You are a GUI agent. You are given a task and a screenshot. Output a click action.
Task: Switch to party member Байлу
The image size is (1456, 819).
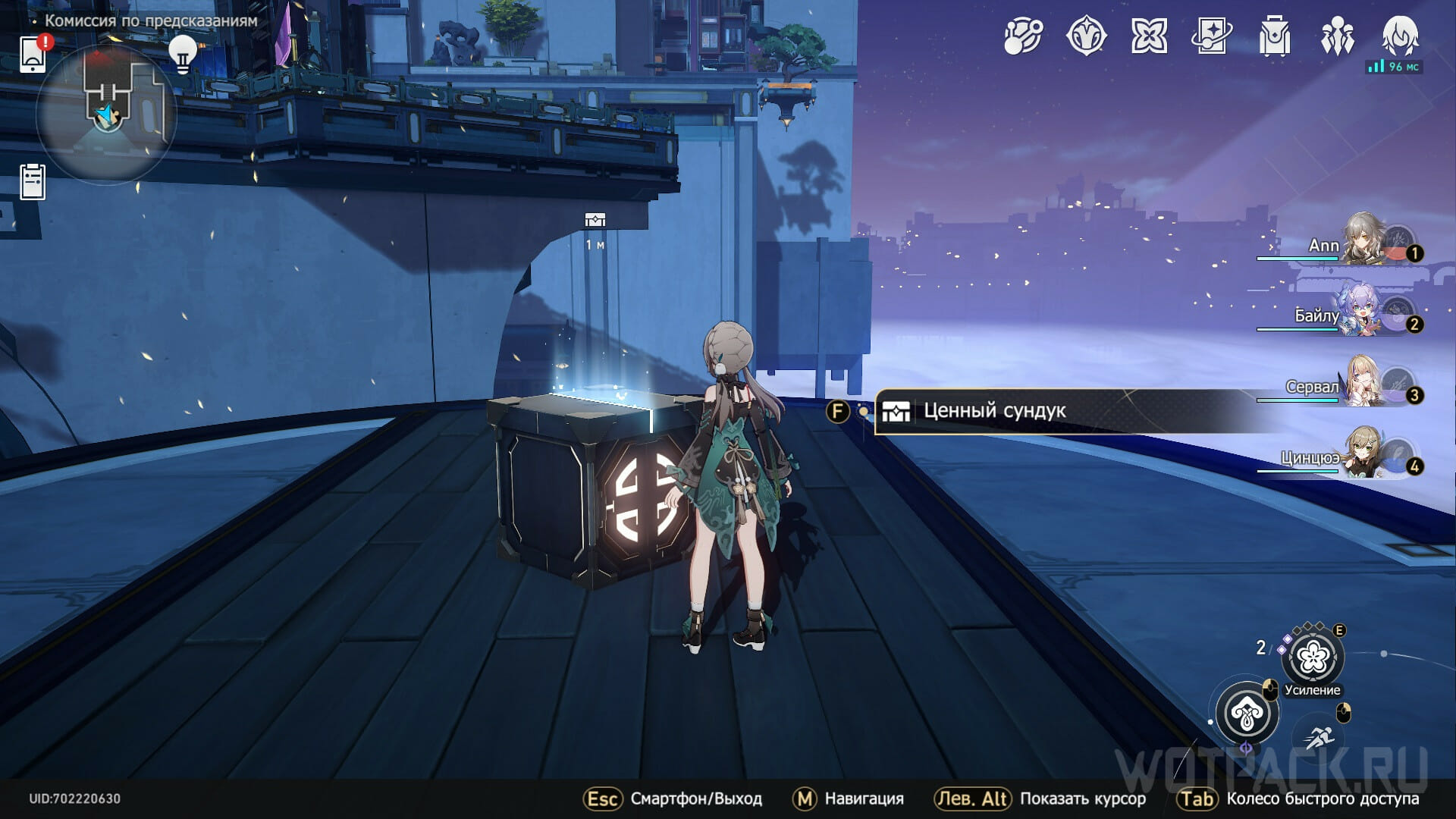pyautogui.click(x=1365, y=312)
